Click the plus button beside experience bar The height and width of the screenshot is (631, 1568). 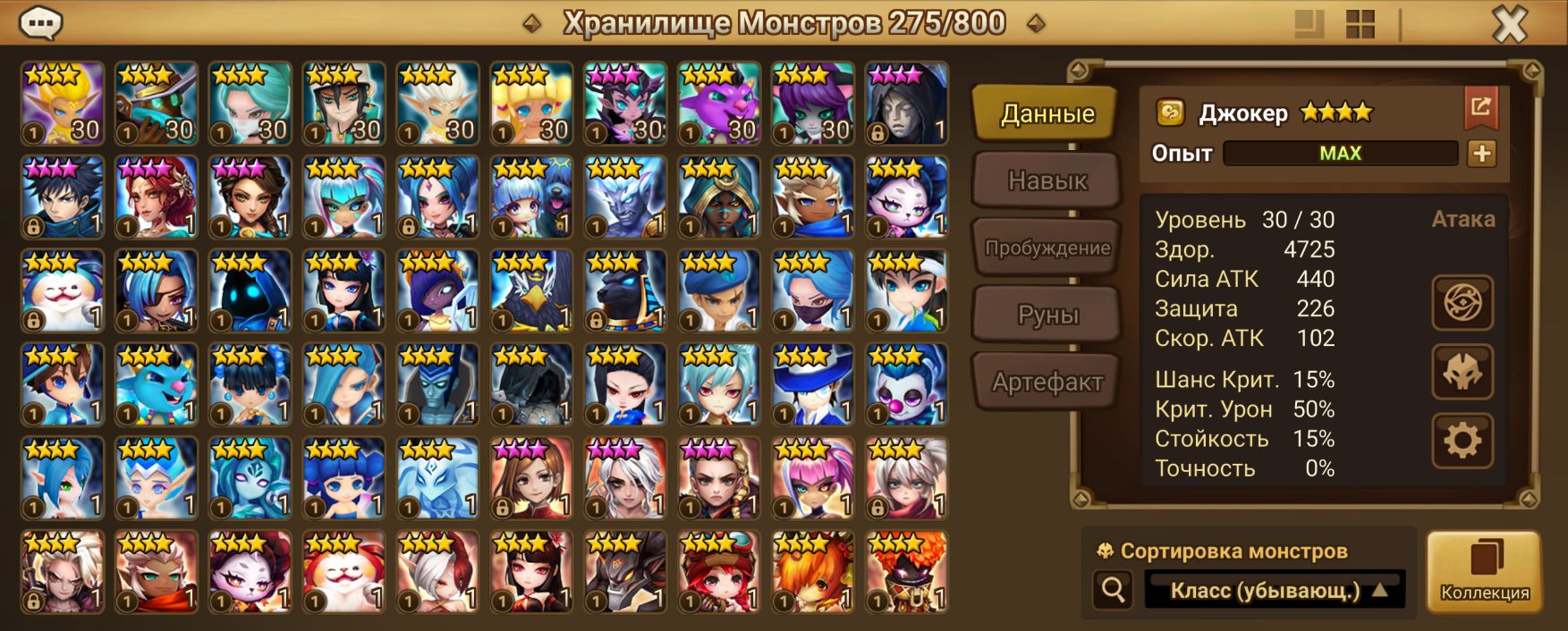(x=1481, y=154)
